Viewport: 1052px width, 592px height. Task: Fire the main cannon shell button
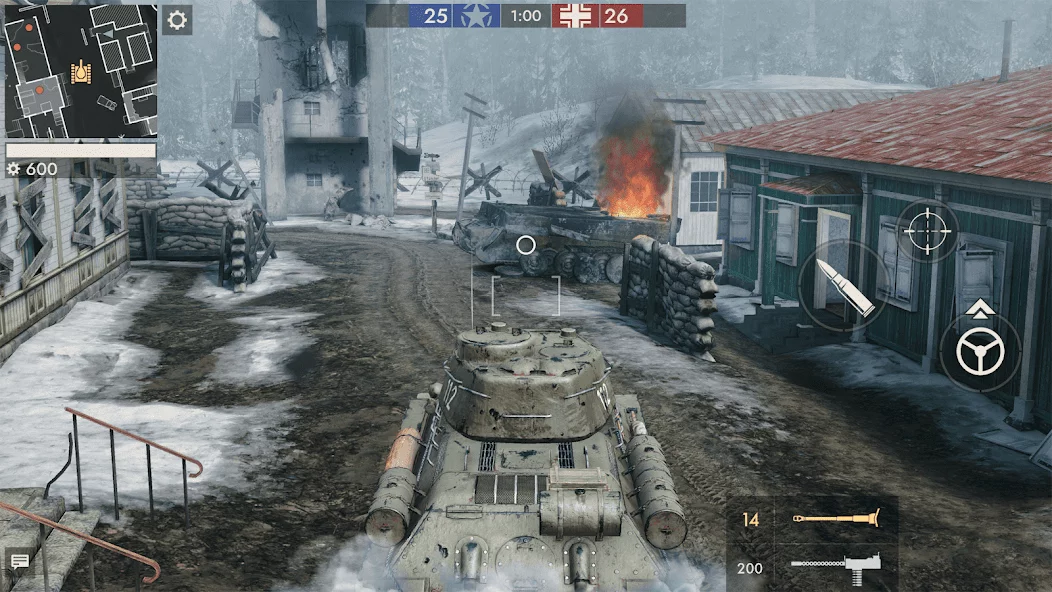tap(843, 285)
